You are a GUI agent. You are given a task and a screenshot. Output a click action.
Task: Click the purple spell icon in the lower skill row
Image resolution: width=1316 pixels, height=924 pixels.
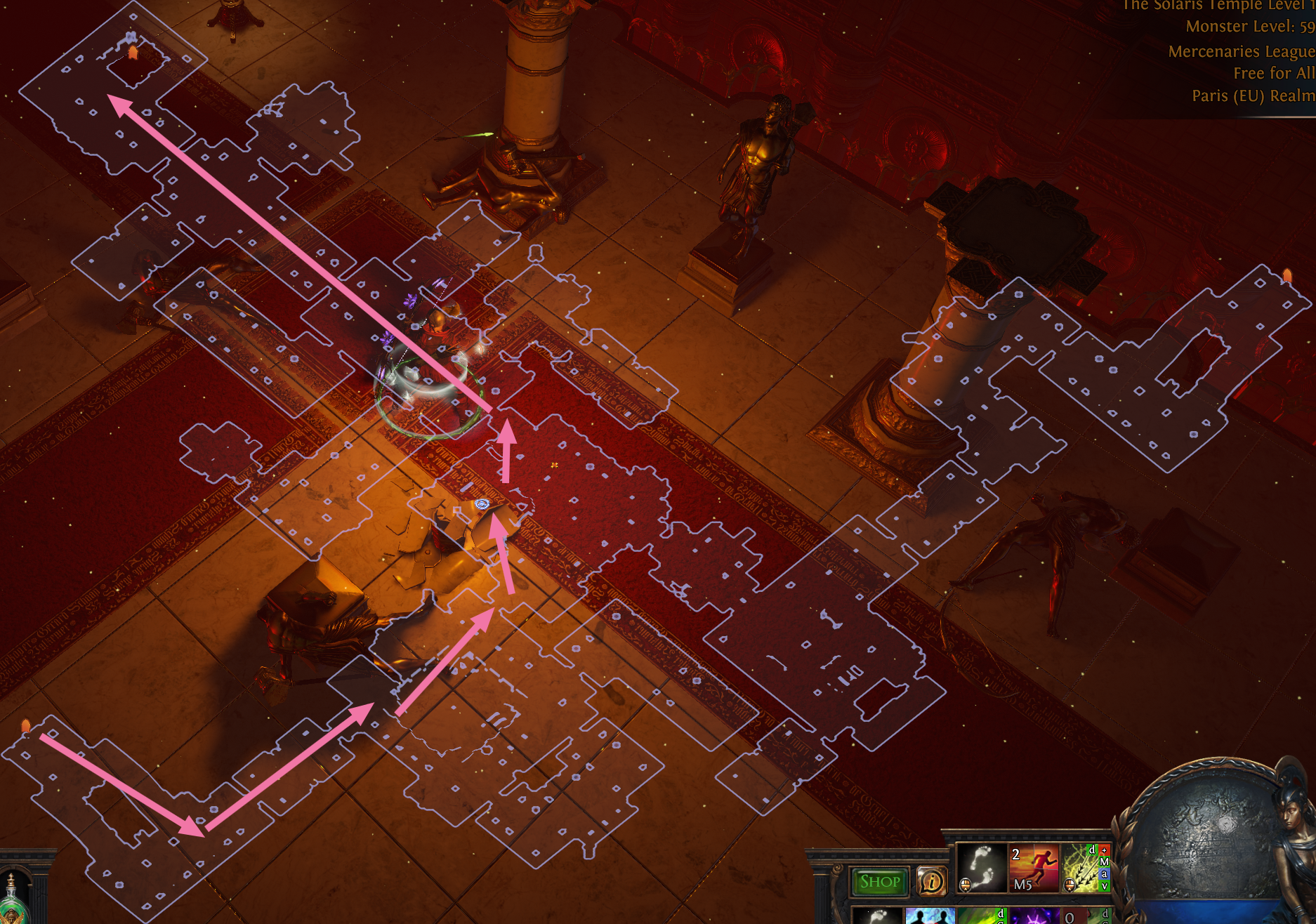tap(1034, 920)
